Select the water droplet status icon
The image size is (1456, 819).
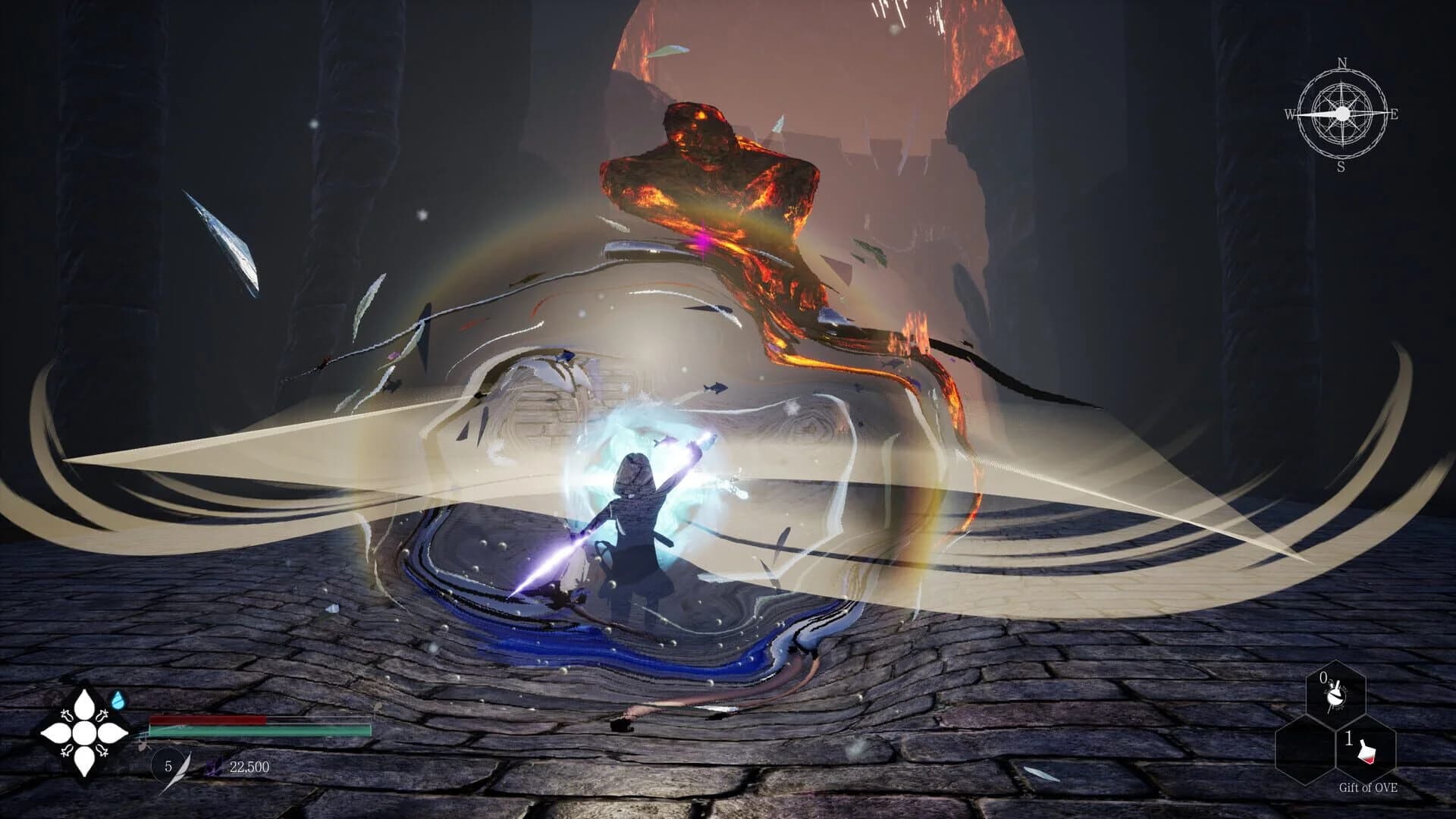[118, 699]
